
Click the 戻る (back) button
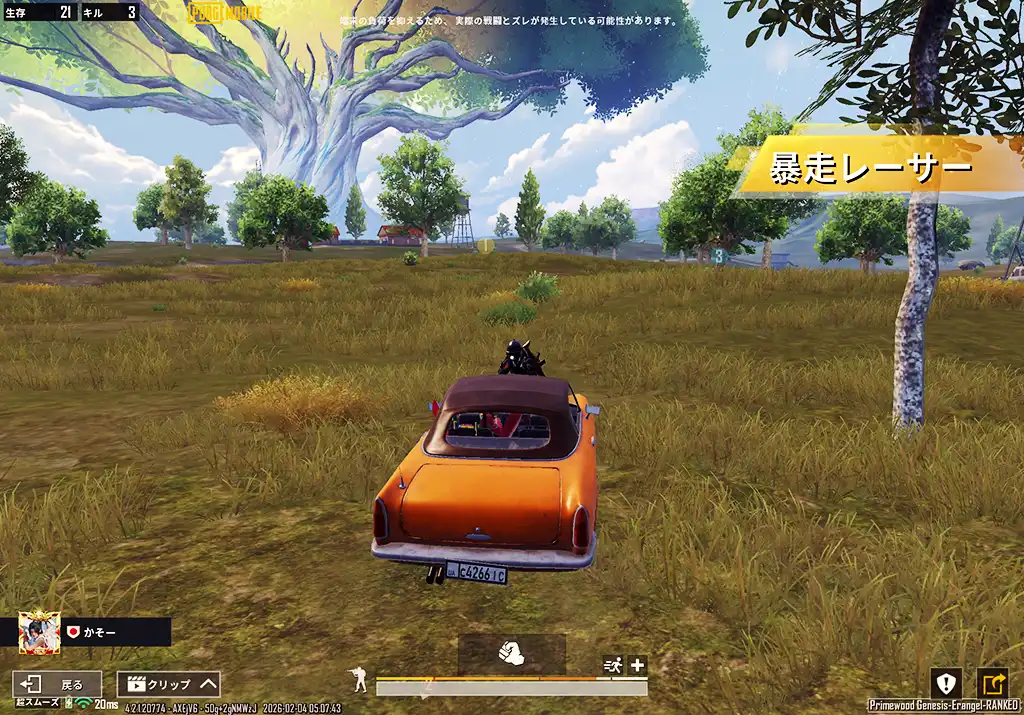coord(57,684)
